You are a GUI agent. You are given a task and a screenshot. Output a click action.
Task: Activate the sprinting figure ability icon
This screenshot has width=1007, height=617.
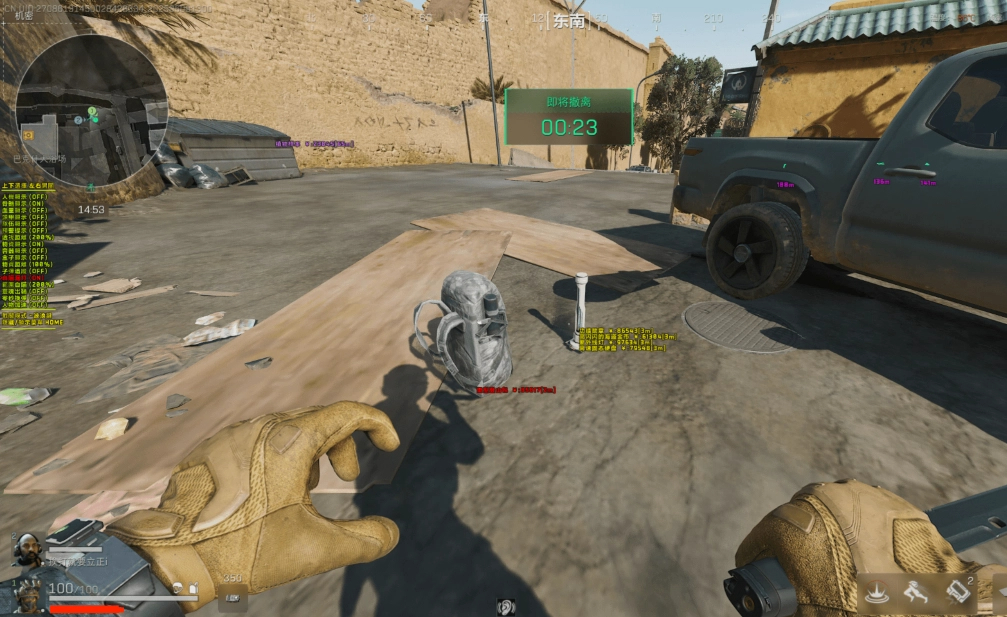pos(916,593)
